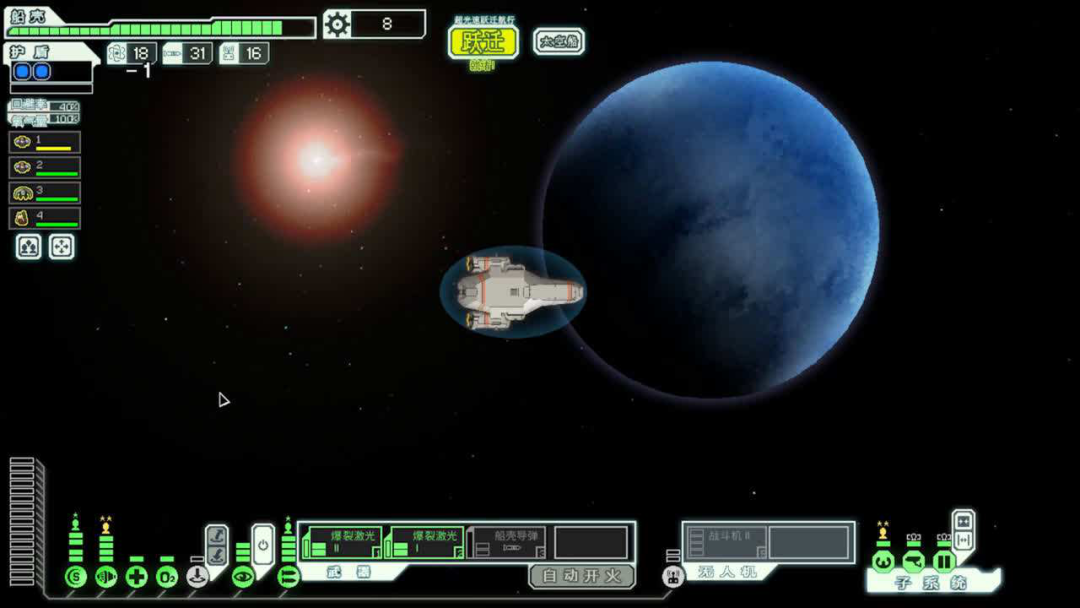
Task: Select crew member 2 in the crew list
Action: [x=45, y=167]
